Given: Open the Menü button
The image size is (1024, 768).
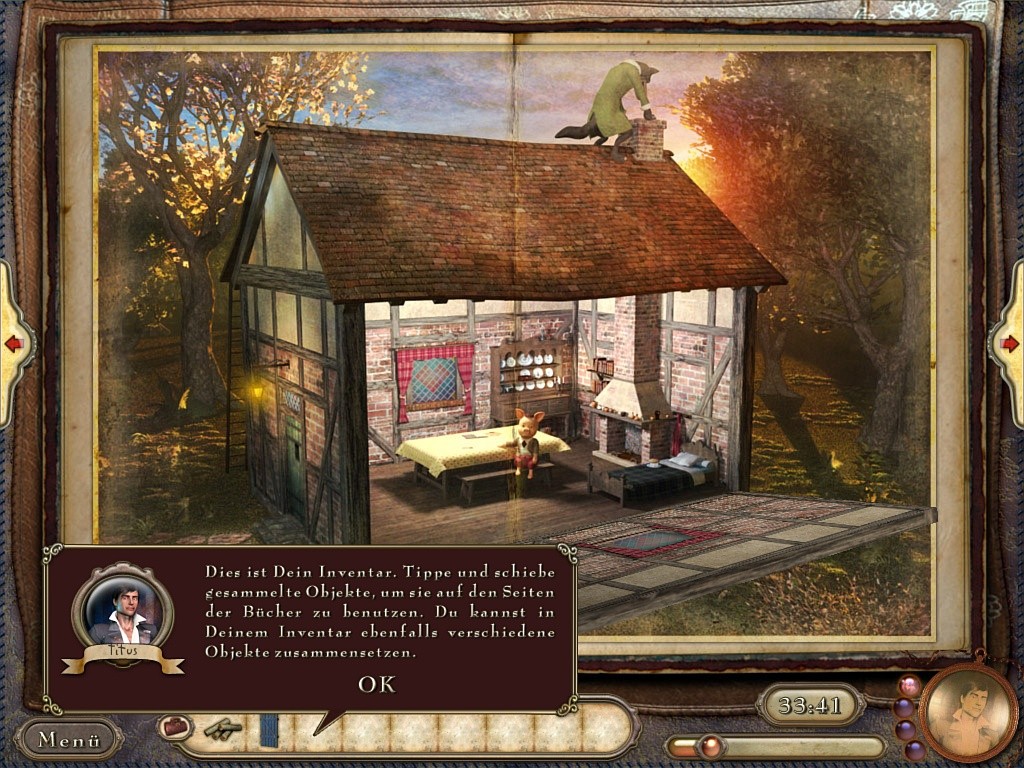Looking at the screenshot, I should 69,740.
